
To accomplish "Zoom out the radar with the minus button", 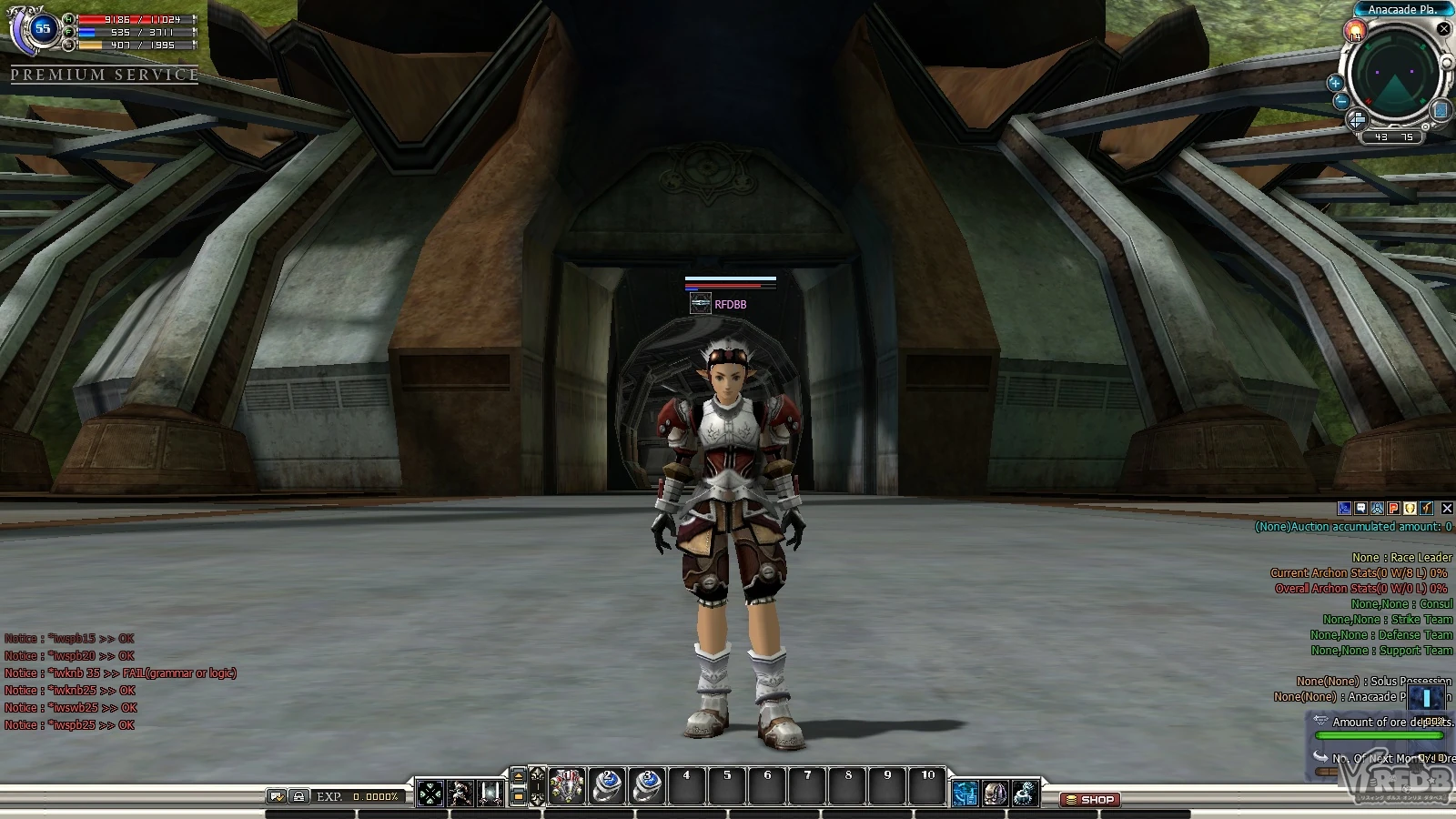I will click(x=1340, y=102).
